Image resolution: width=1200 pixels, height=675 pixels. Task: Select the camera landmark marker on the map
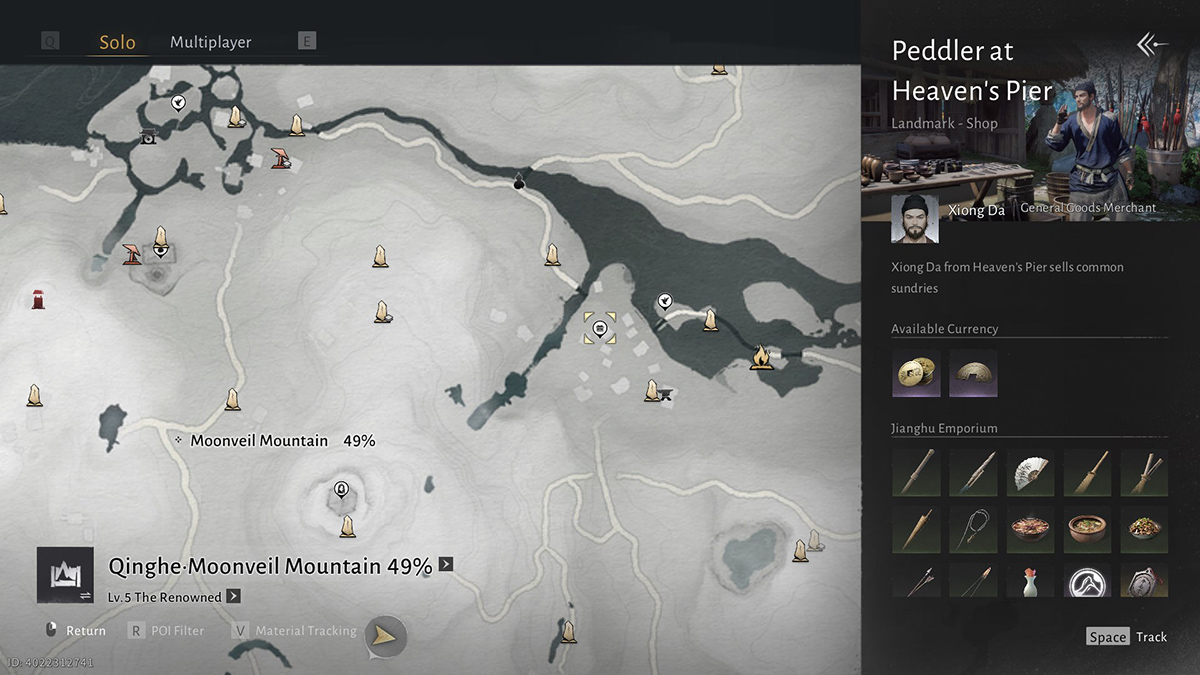coord(149,136)
